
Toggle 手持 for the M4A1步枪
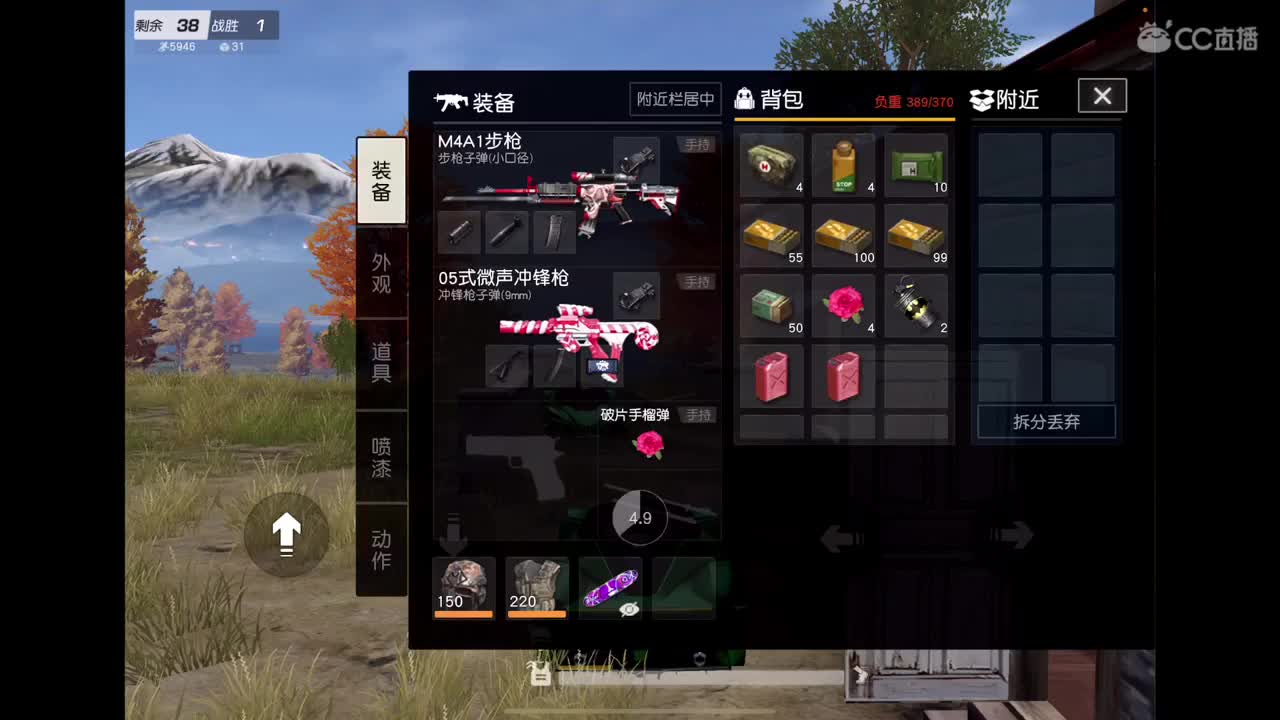point(698,144)
